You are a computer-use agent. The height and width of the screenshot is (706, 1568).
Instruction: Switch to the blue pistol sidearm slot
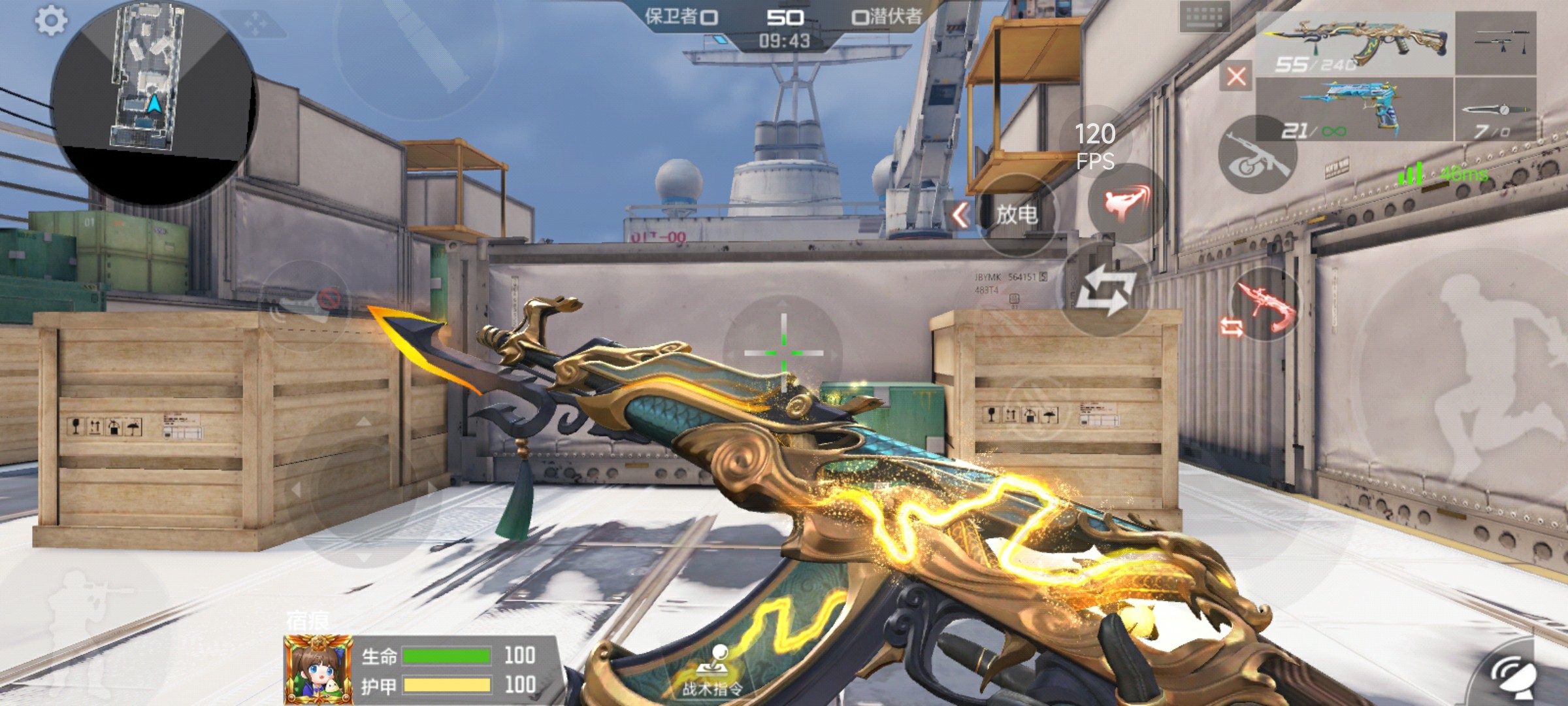[x=1355, y=110]
